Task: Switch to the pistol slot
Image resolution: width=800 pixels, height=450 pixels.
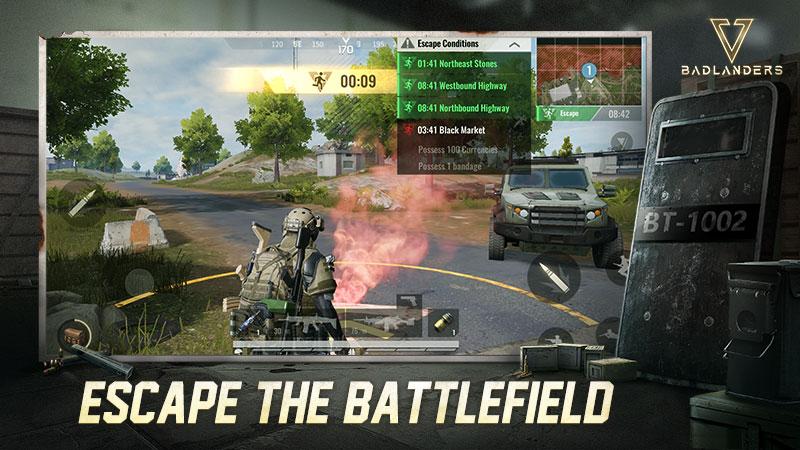Action: [x=408, y=301]
